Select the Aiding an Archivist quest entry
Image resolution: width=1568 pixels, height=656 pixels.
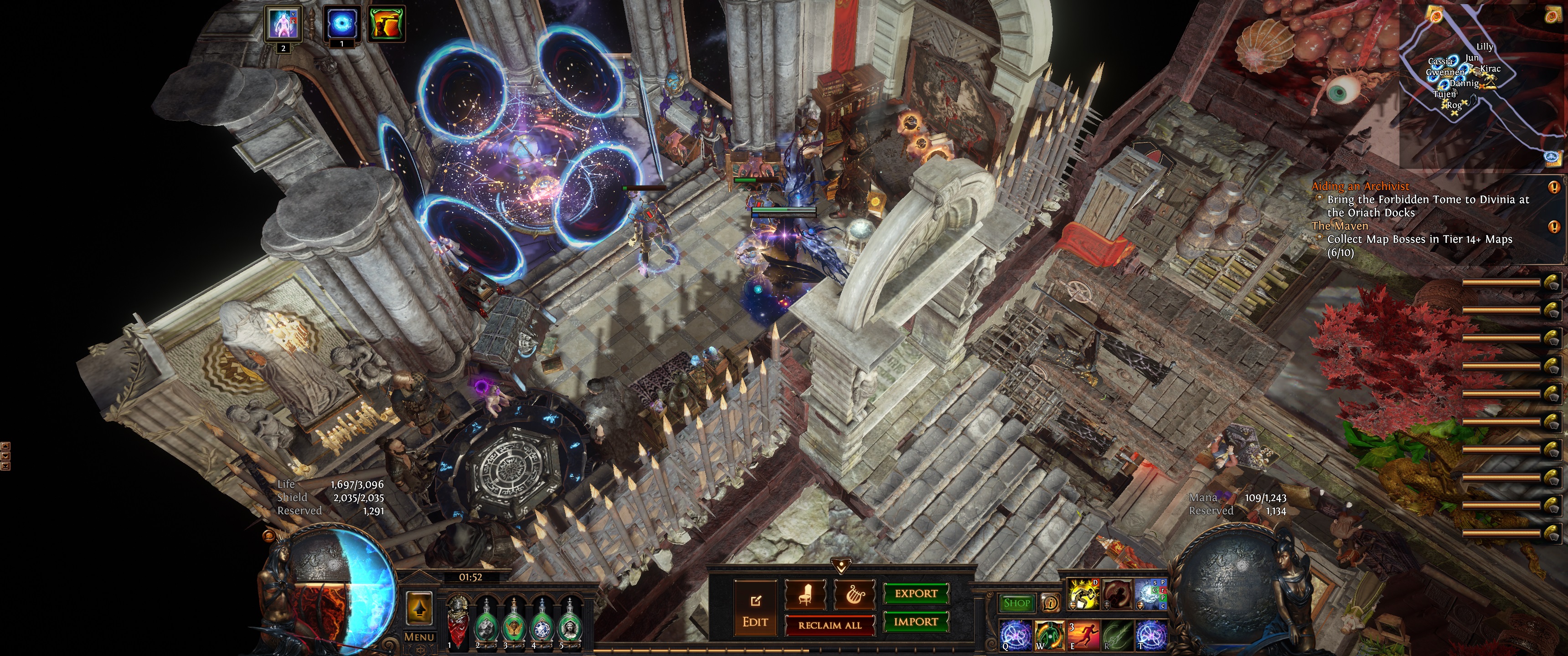pyautogui.click(x=1360, y=186)
